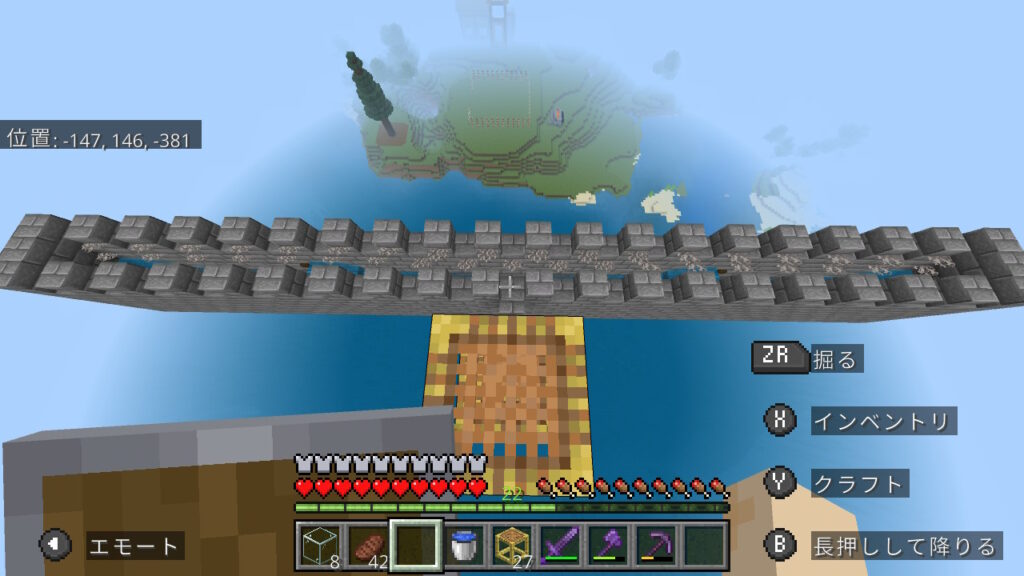Choose the water bucket hotbar slot

pos(462,546)
